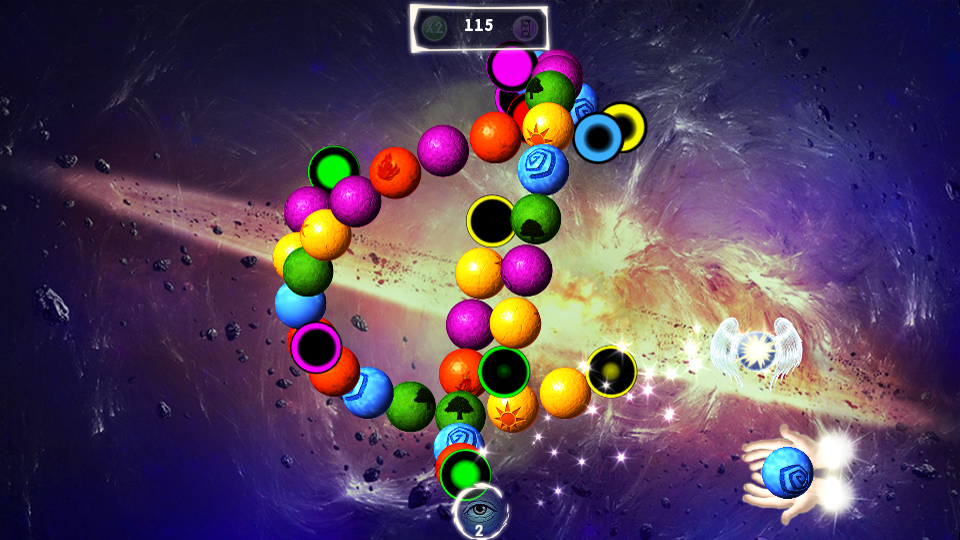Click the hourglass time icon
This screenshot has height=540, width=960.
coord(524,27)
